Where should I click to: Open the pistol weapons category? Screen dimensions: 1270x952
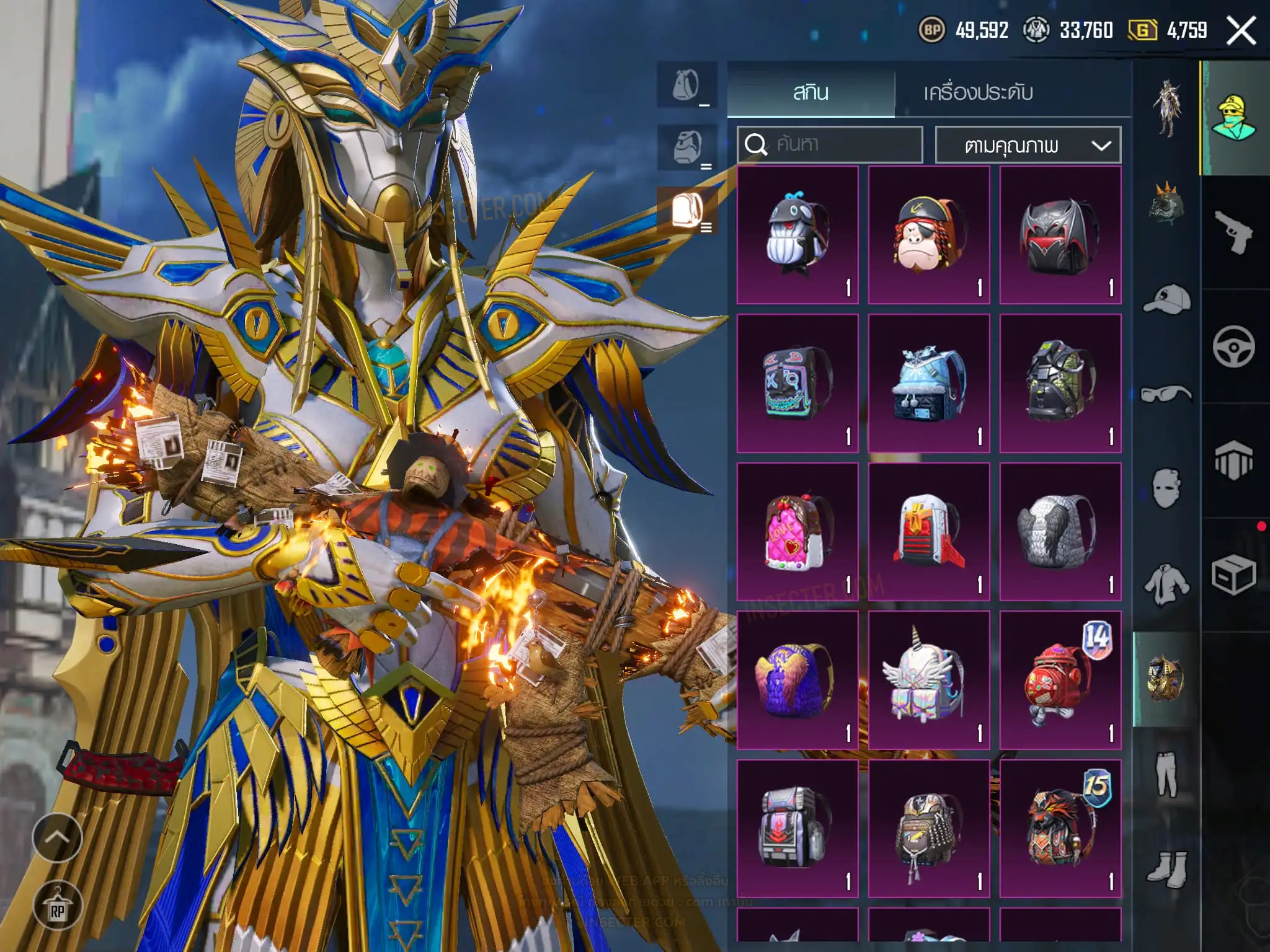pos(1233,232)
